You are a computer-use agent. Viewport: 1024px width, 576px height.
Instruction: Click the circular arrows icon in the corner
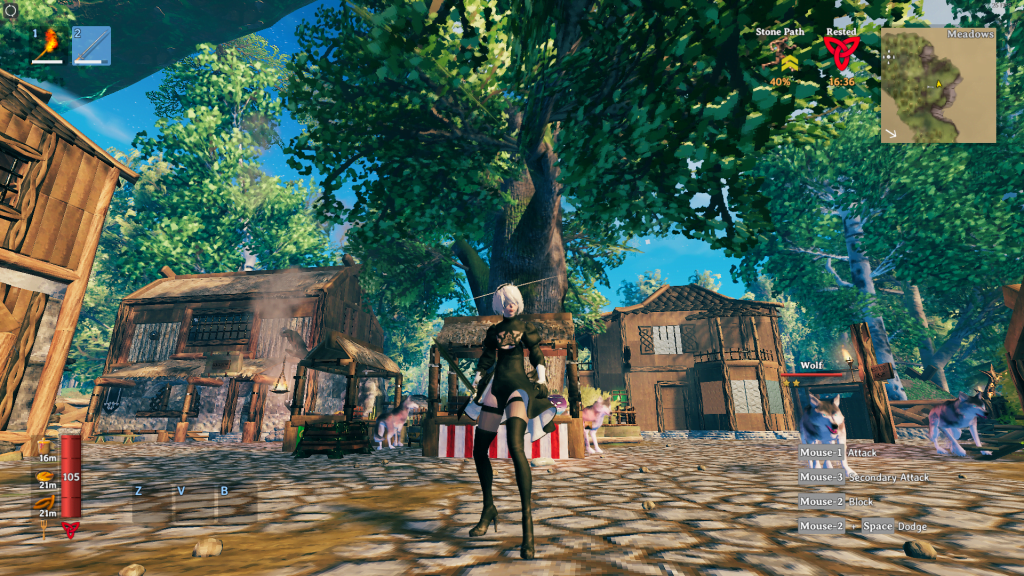coord(8,9)
